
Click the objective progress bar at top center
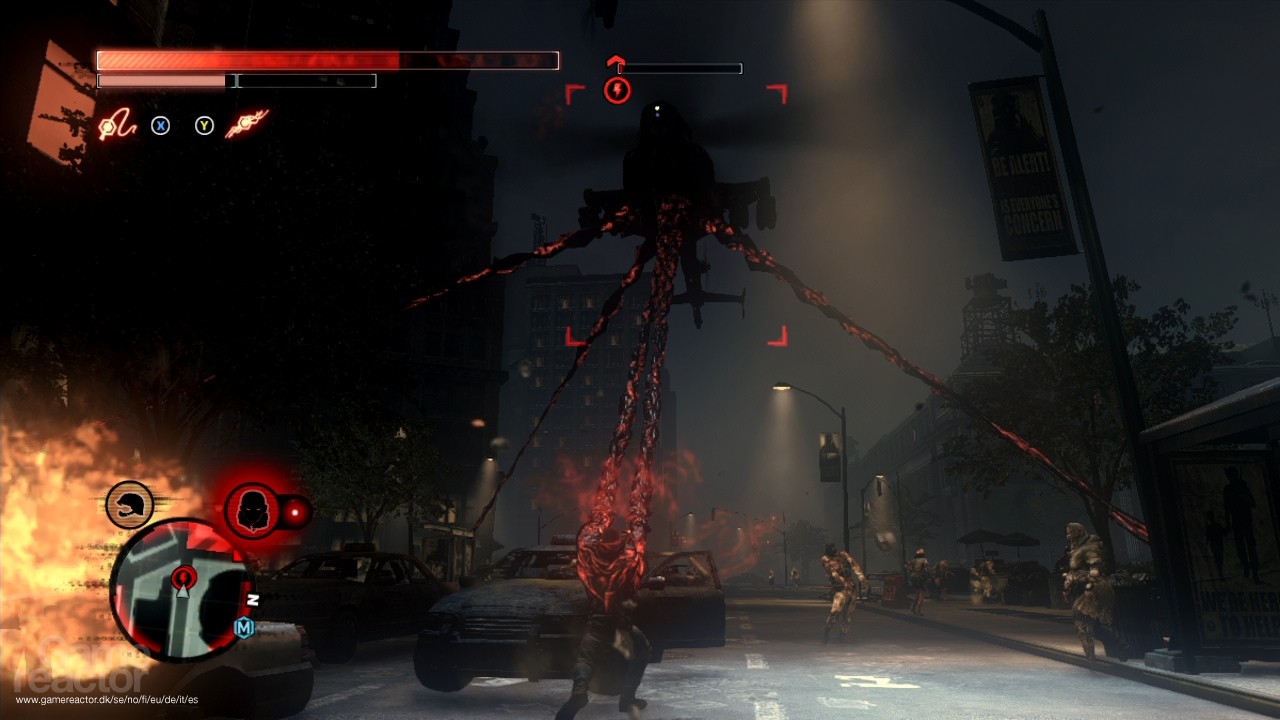point(680,68)
